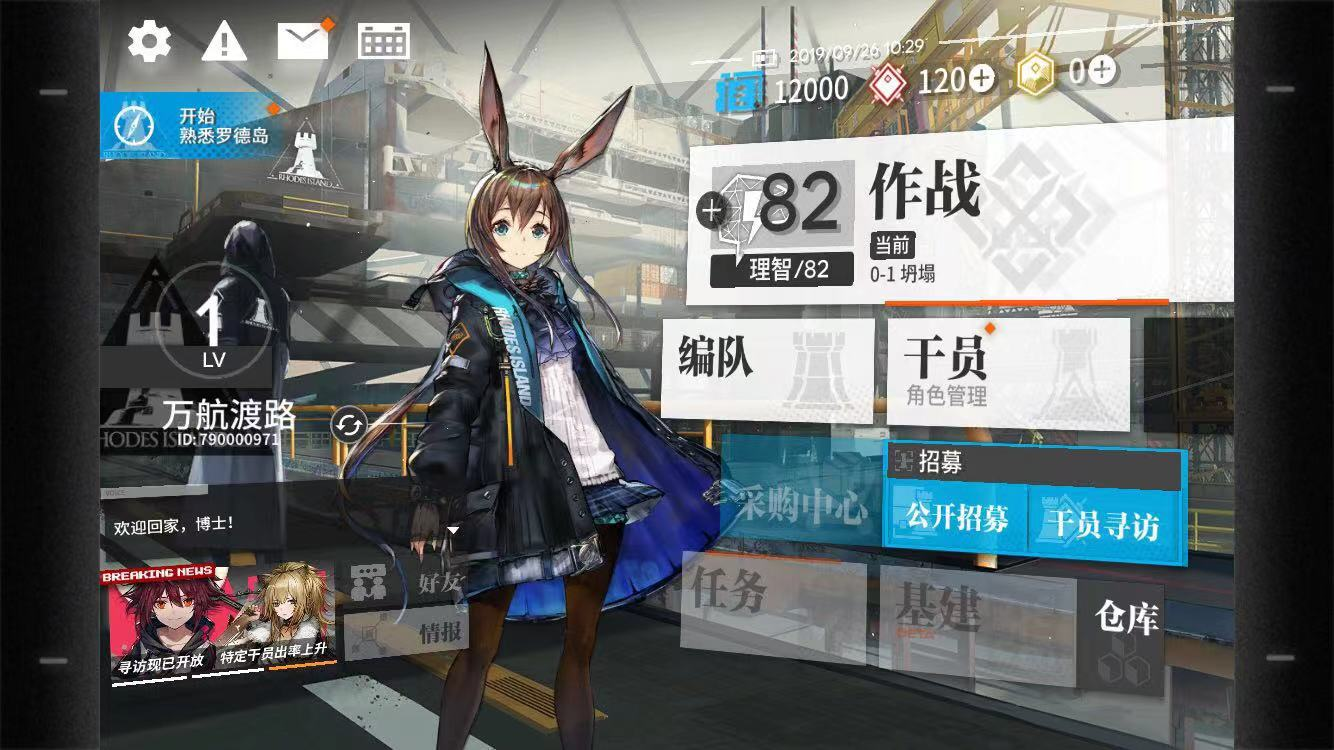The width and height of the screenshot is (1334, 750).
Task: Open the settings gear icon
Action: [x=149, y=42]
